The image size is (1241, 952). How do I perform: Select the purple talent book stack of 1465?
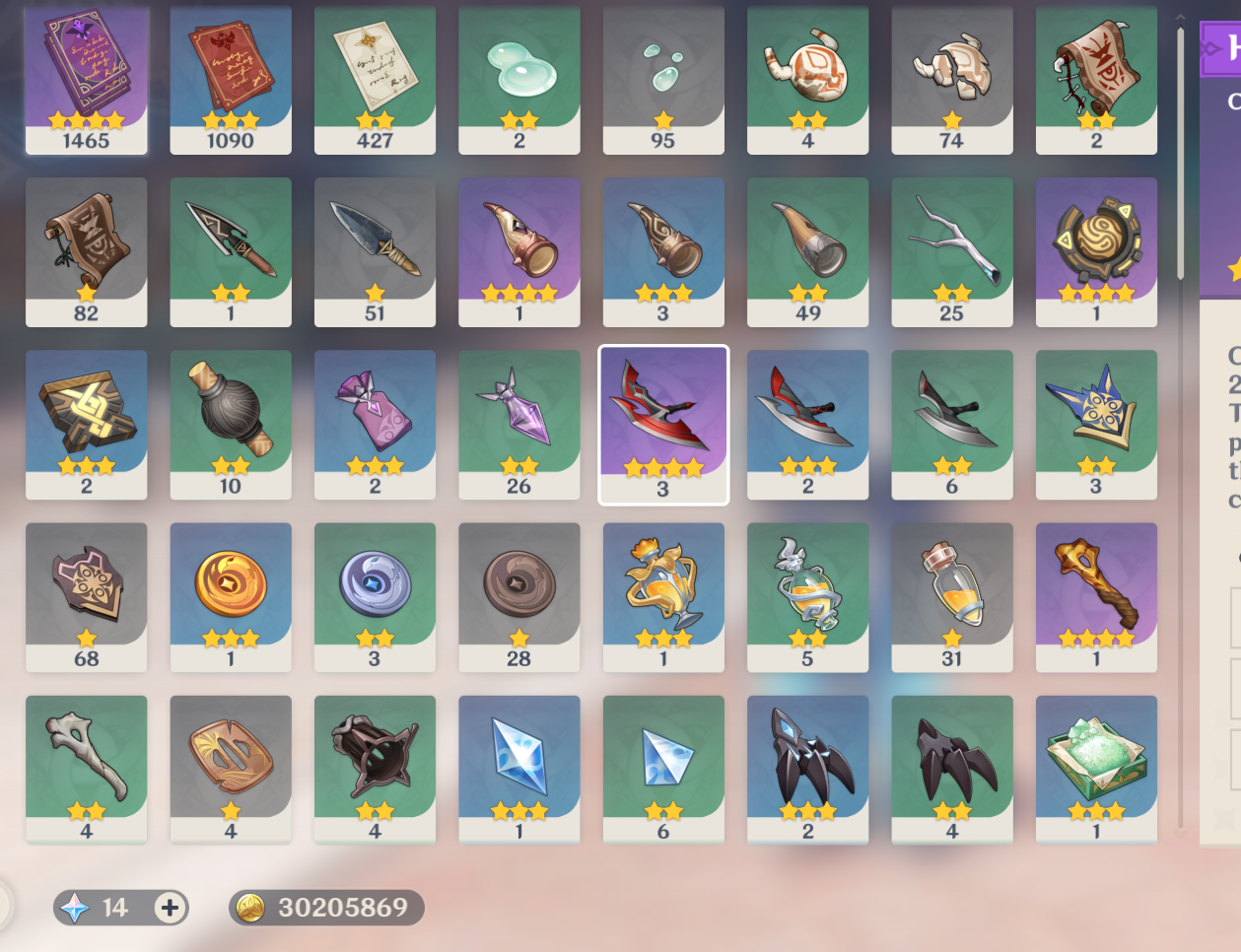coord(87,79)
